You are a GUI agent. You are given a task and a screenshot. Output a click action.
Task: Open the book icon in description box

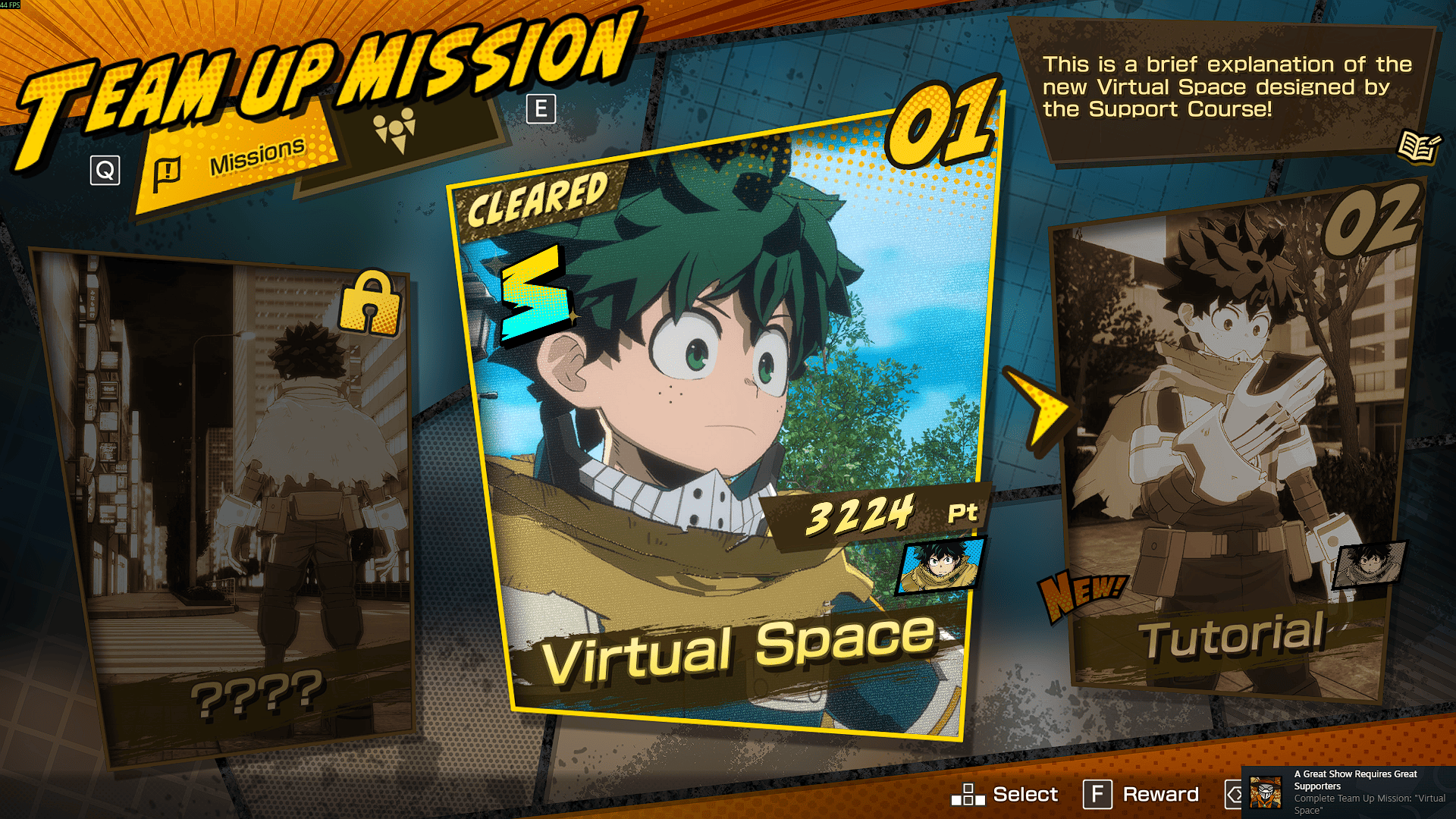1417,146
